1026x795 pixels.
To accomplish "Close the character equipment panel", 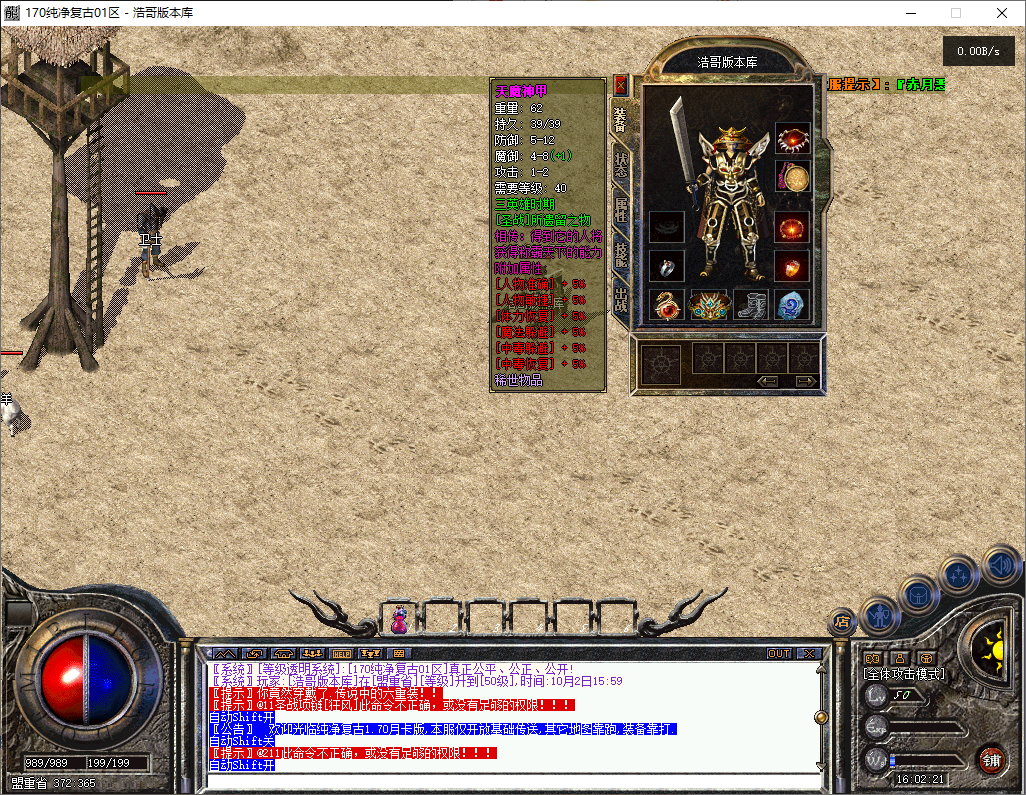I will click(620, 85).
